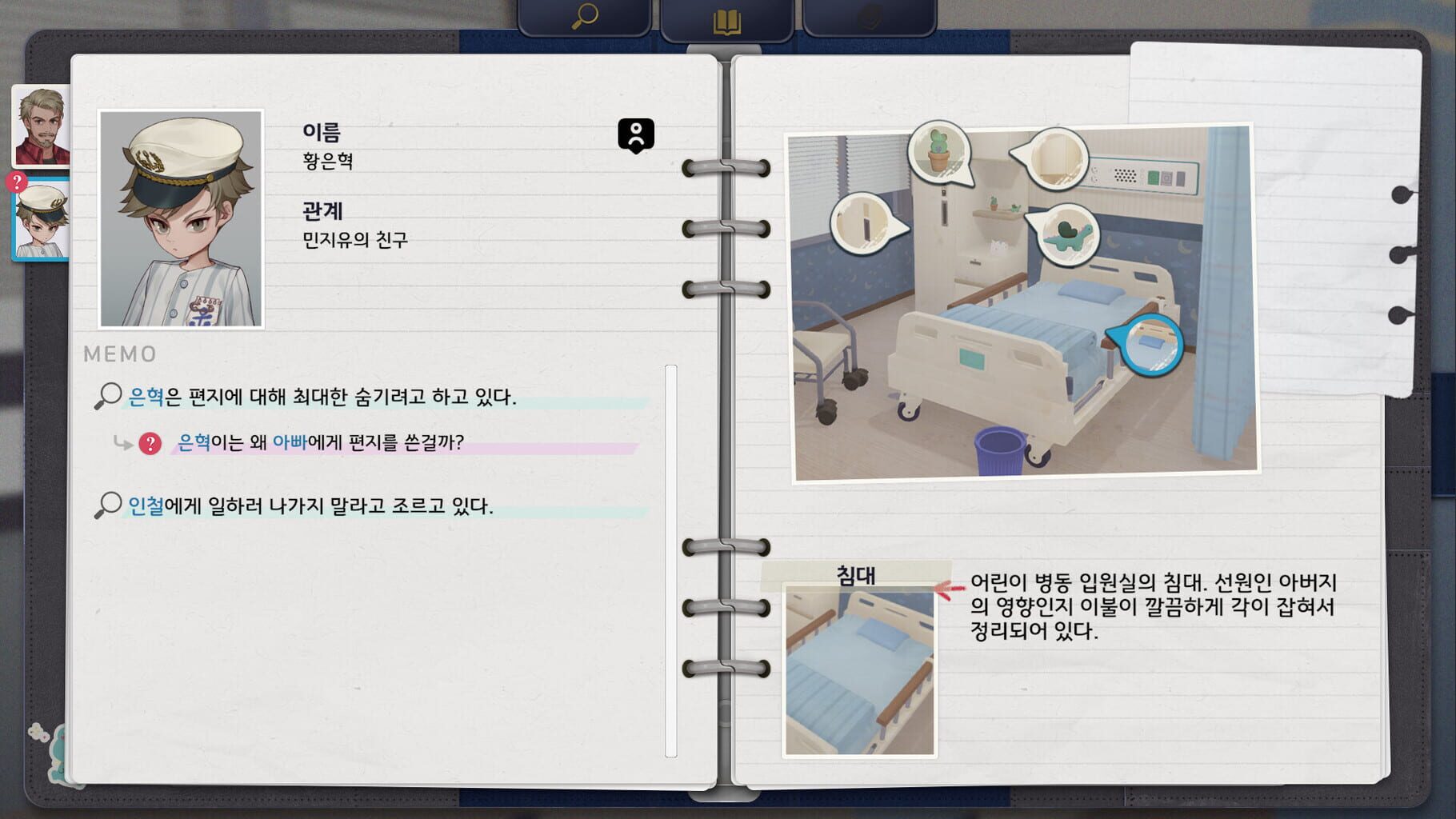Select the grayed-out third tab icon
Image resolution: width=1456 pixels, height=819 pixels.
coord(870,14)
